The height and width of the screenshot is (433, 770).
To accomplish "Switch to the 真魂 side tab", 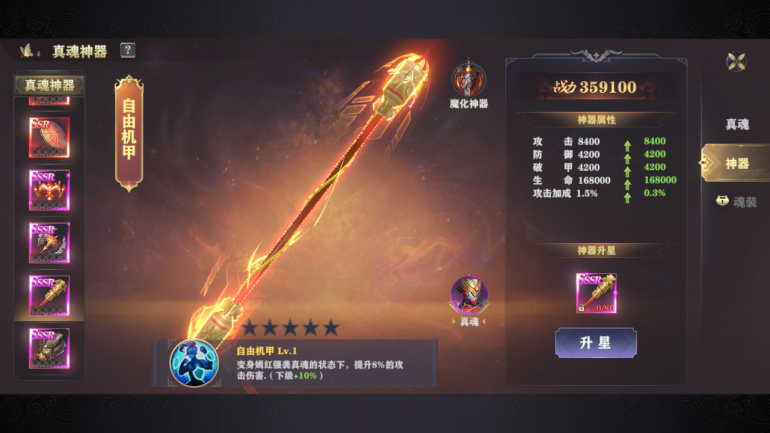I will [737, 124].
